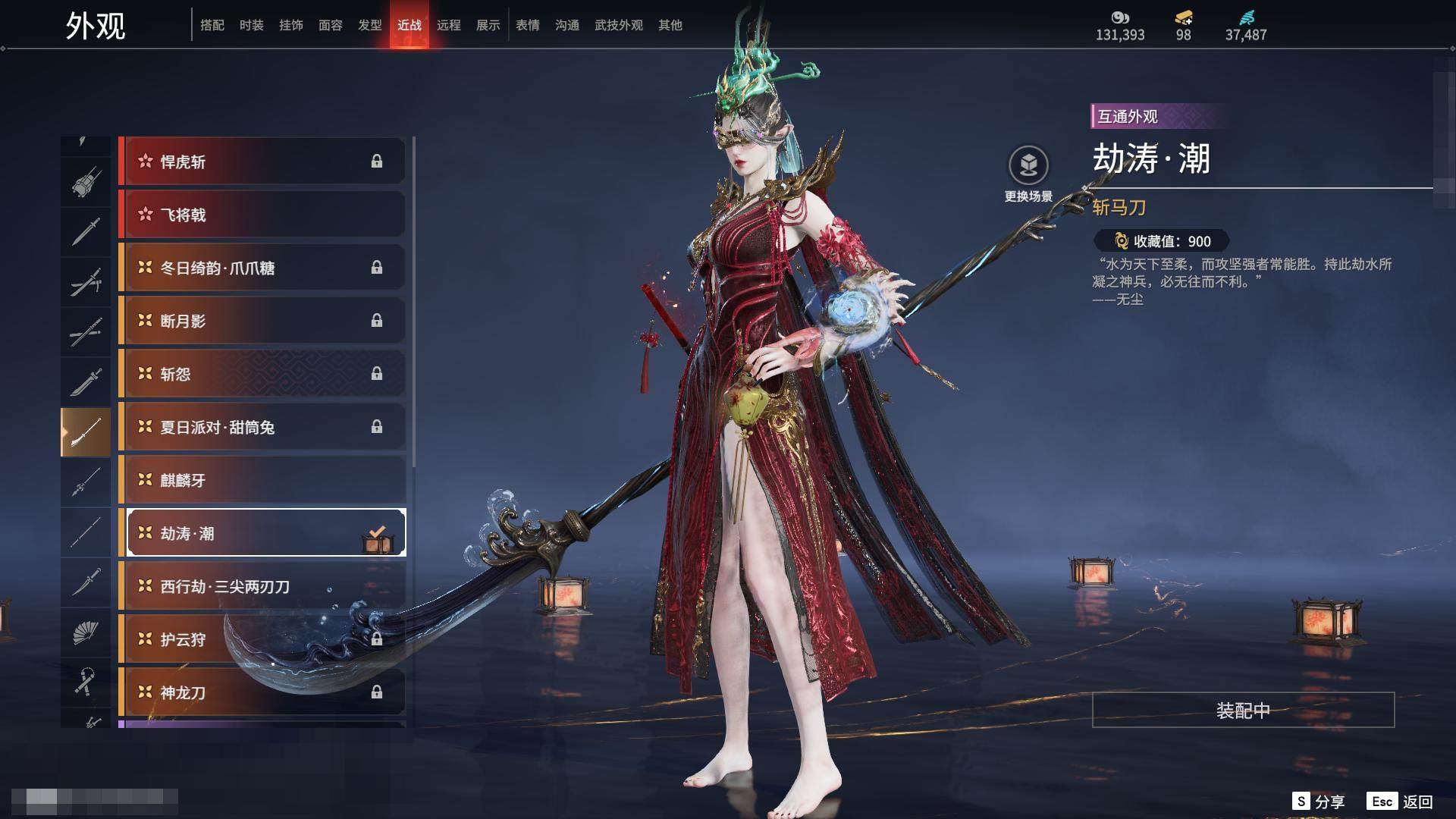Switch to the 远程 weapons tab
The image size is (1456, 819).
[x=448, y=25]
